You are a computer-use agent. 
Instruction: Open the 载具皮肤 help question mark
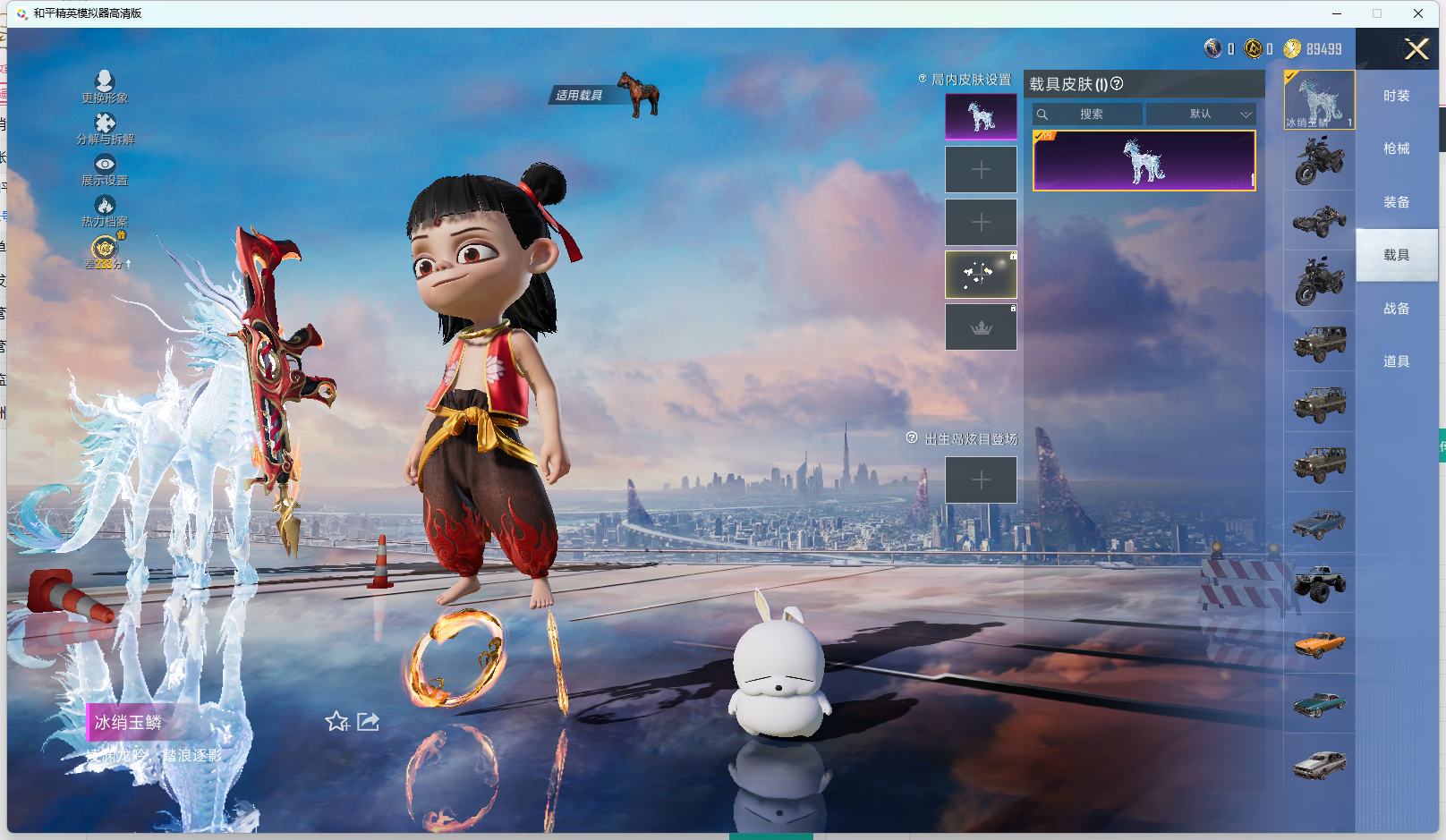click(1117, 84)
